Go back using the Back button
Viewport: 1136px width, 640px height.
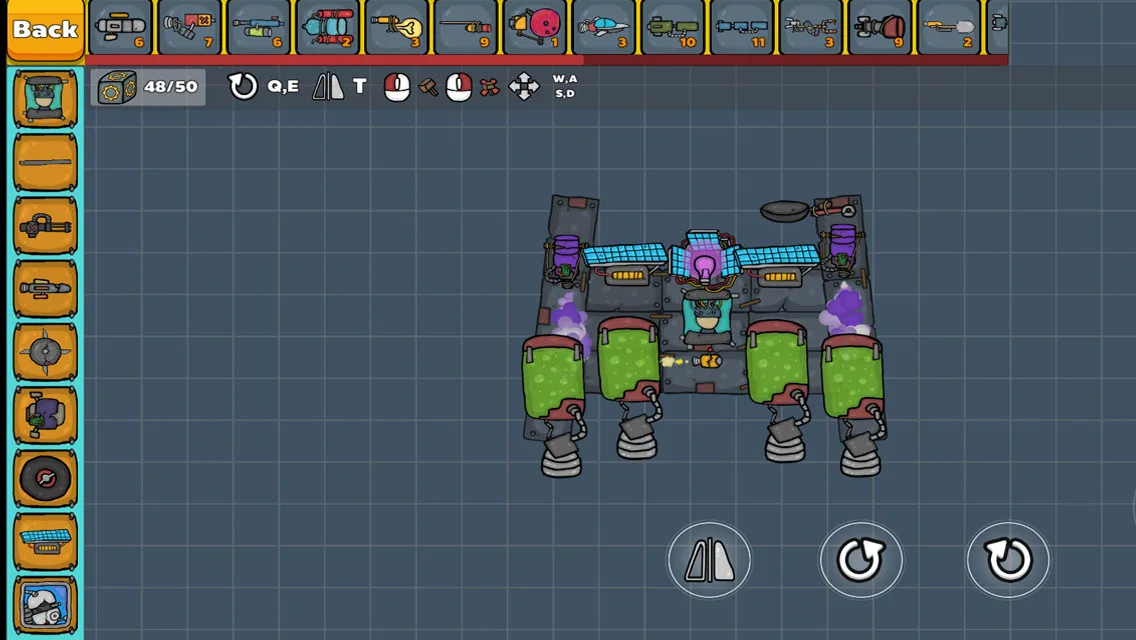click(x=45, y=29)
